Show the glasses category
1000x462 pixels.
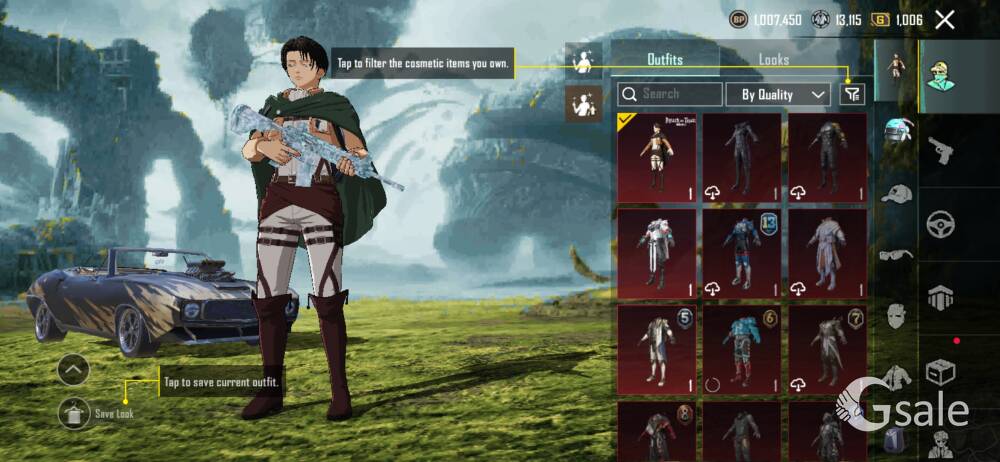coord(896,255)
